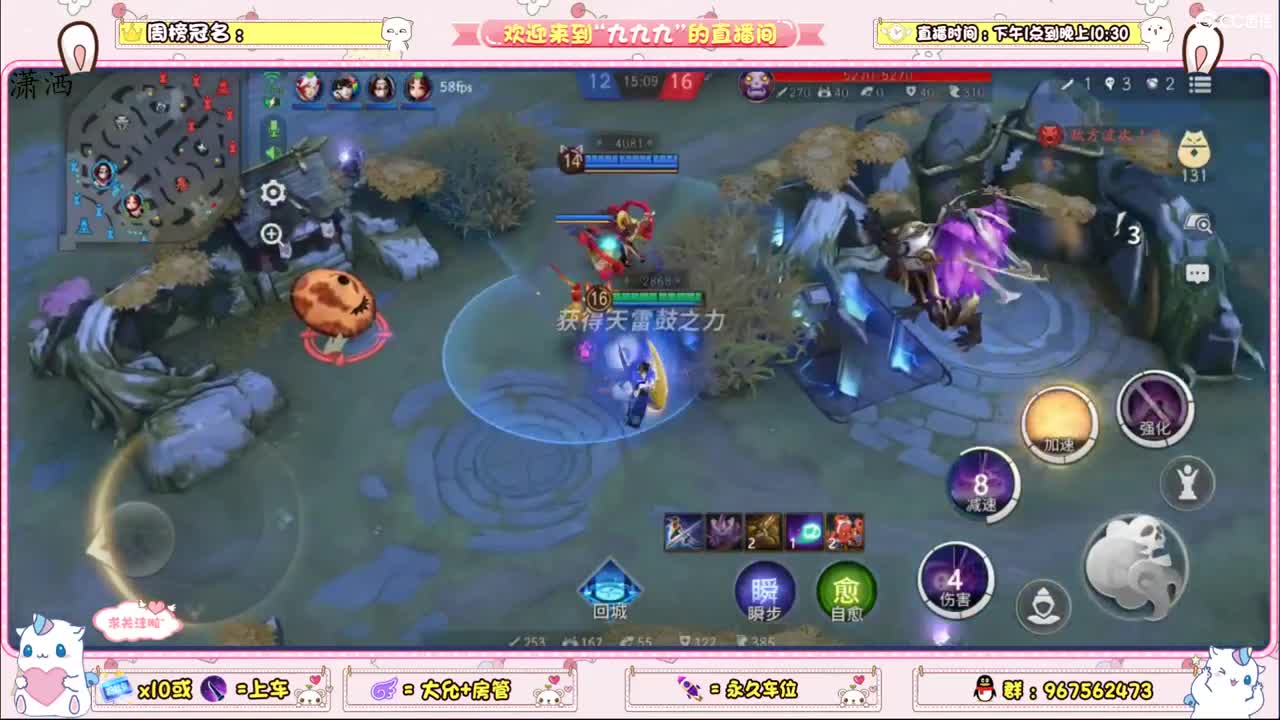Open the in-game settings gear
The width and height of the screenshot is (1280, 720).
pyautogui.click(x=271, y=192)
